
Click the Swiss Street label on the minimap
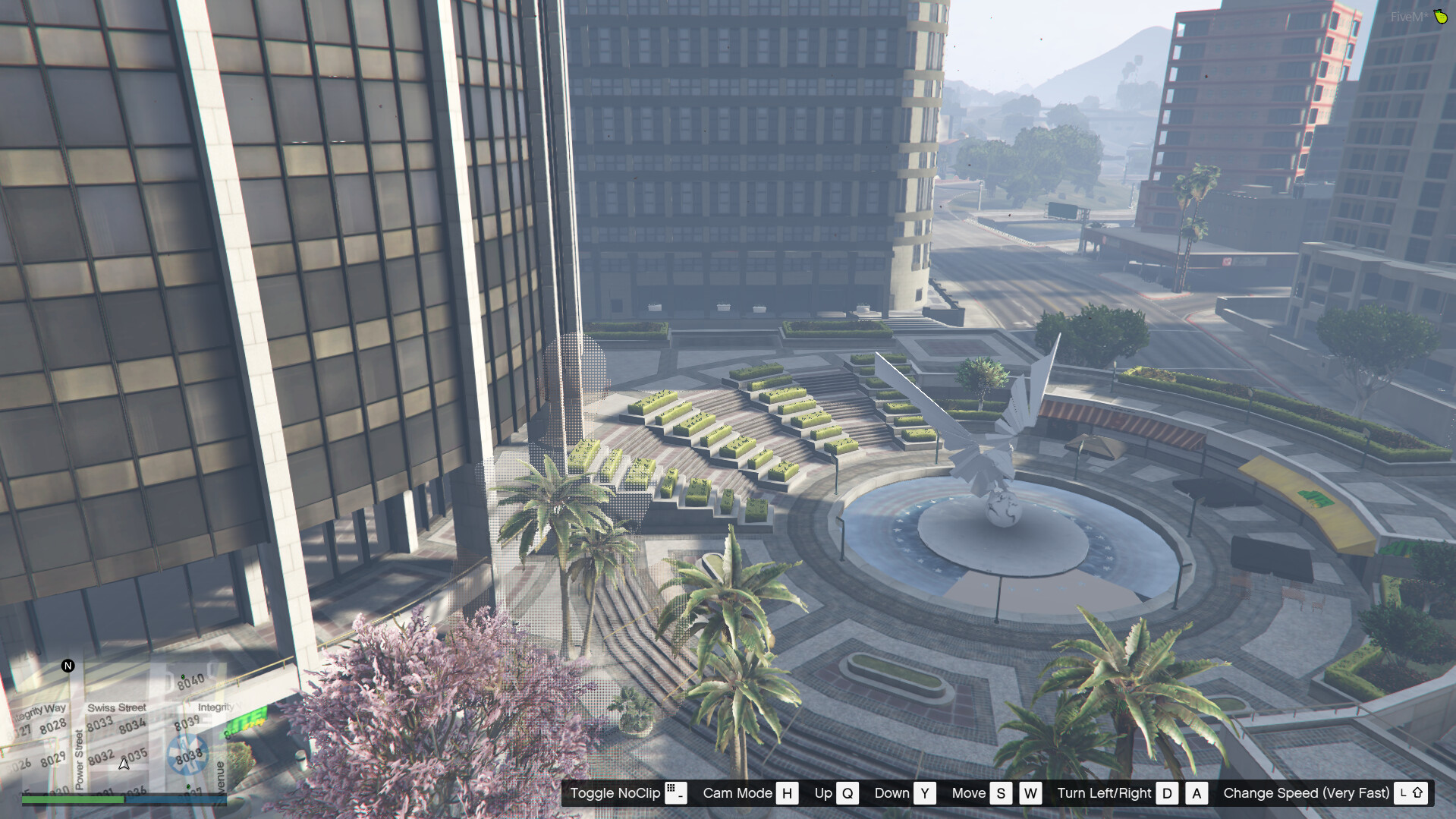[118, 707]
